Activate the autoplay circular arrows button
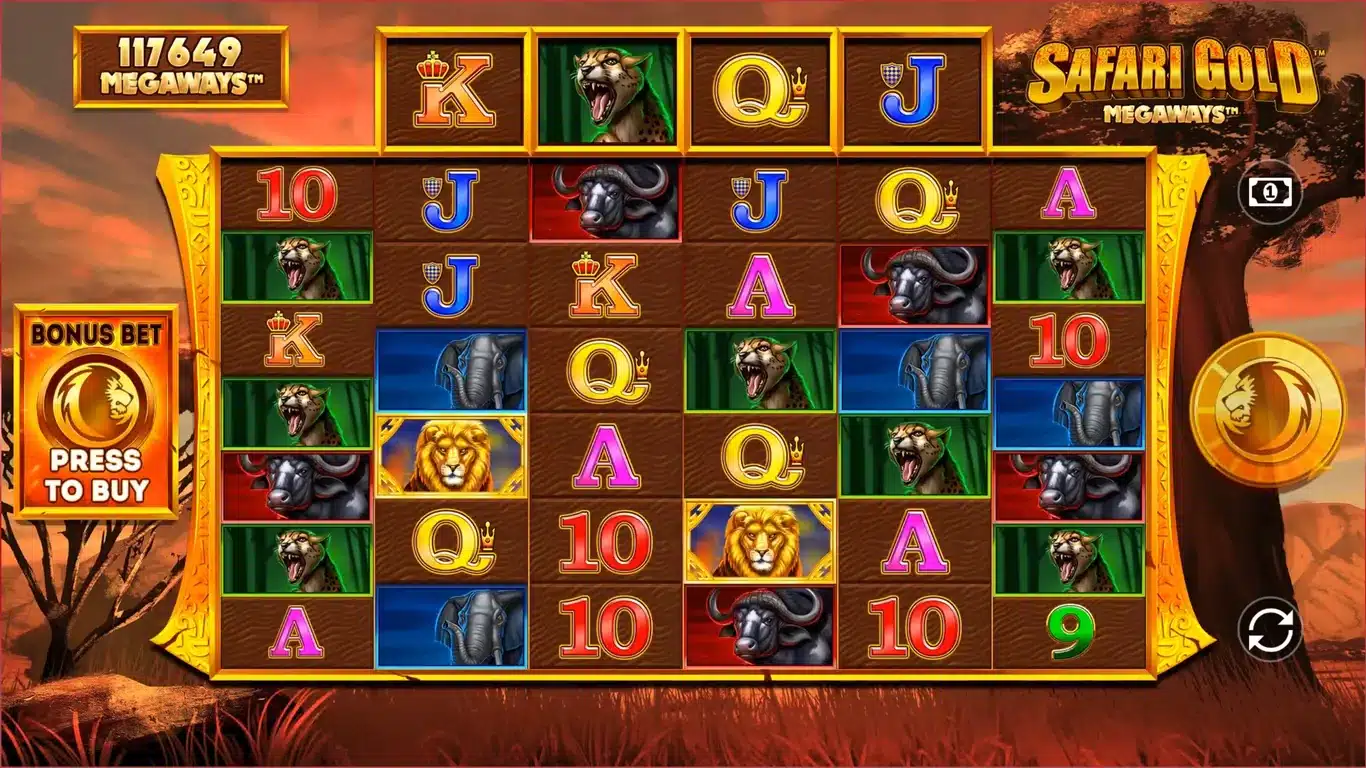This screenshot has width=1366, height=768. tap(1270, 630)
